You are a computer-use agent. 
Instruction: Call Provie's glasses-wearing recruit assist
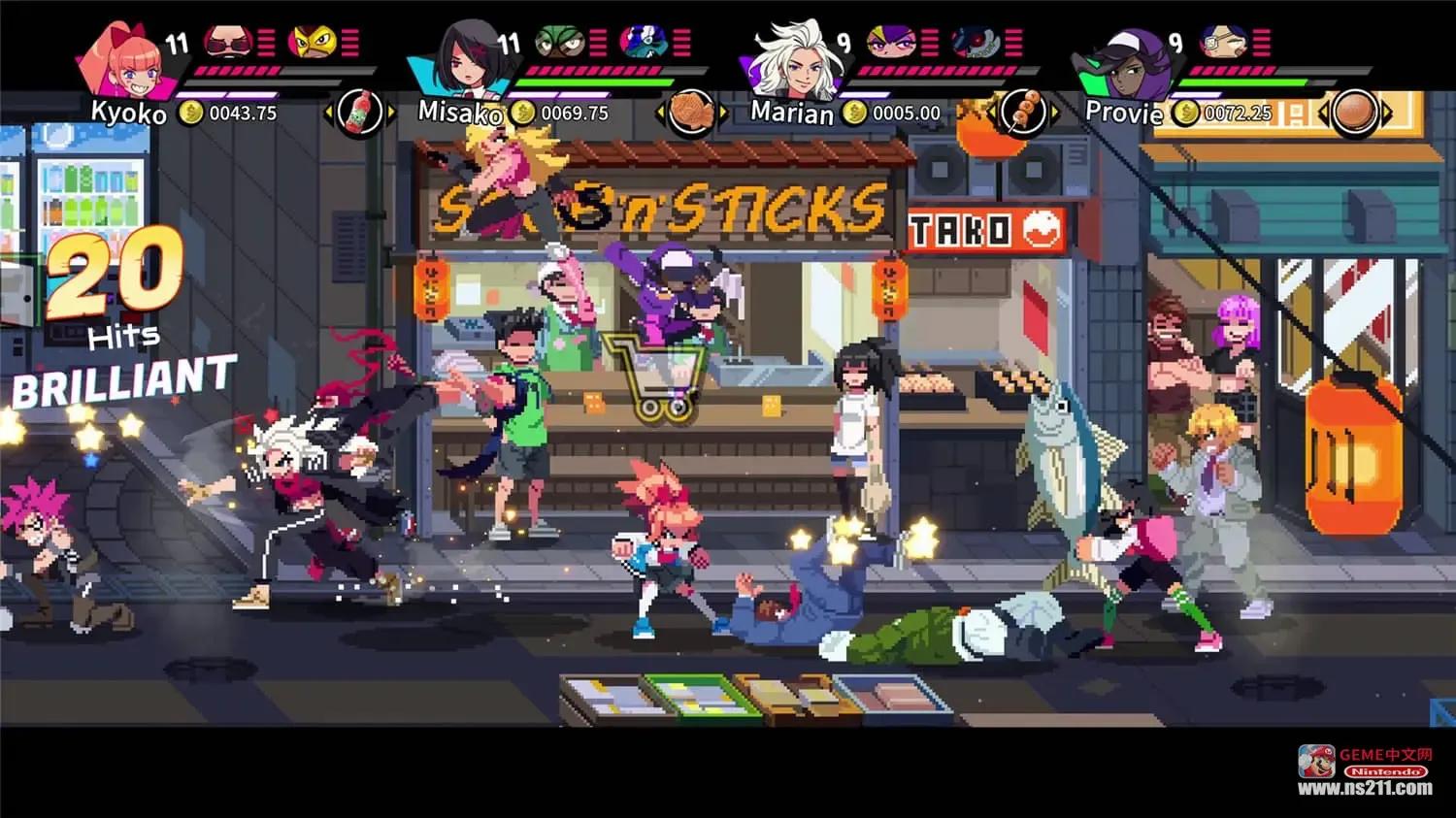coord(1223,43)
